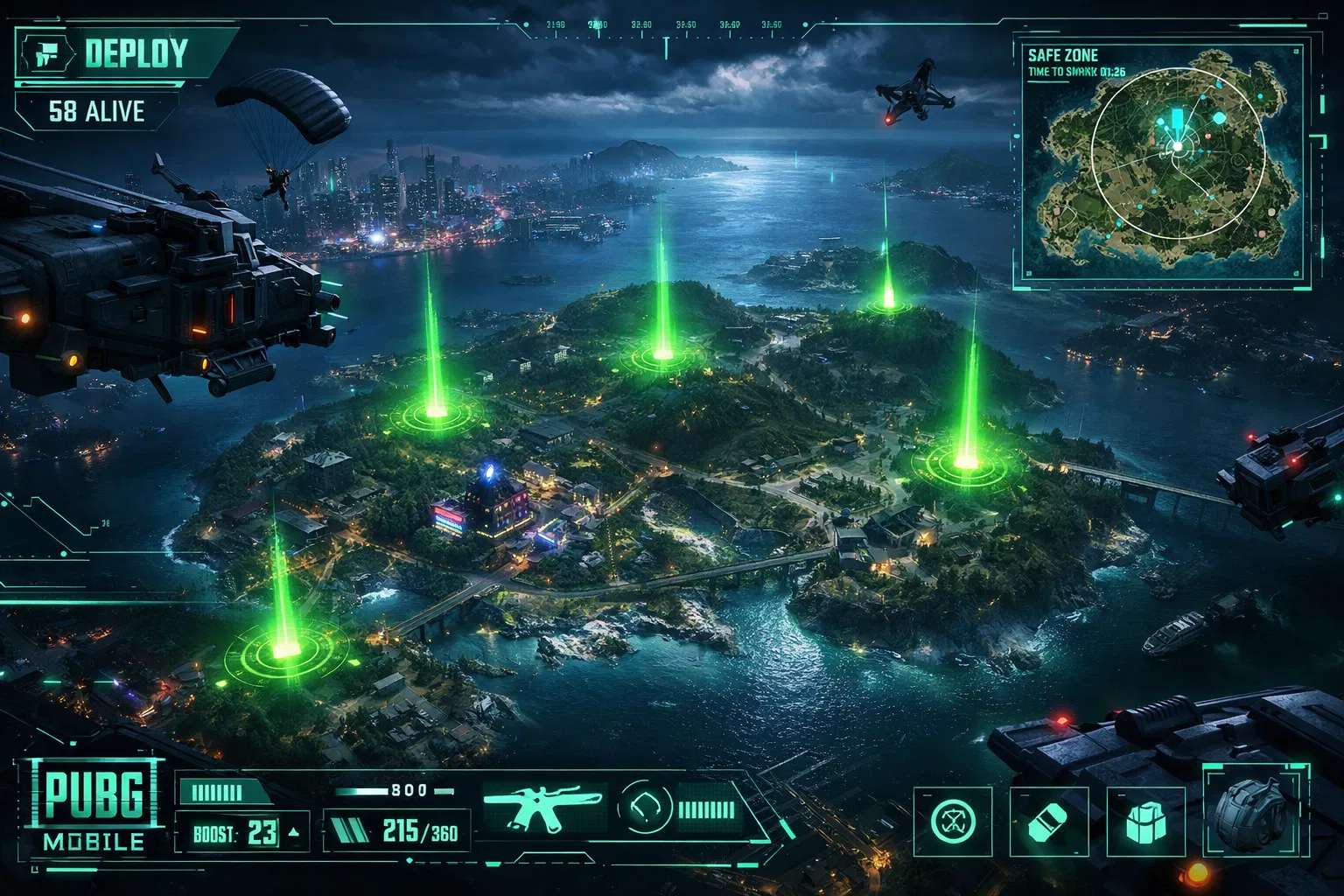Open the vest armor slot
Viewport: 1344px width, 896px height.
click(x=1145, y=822)
